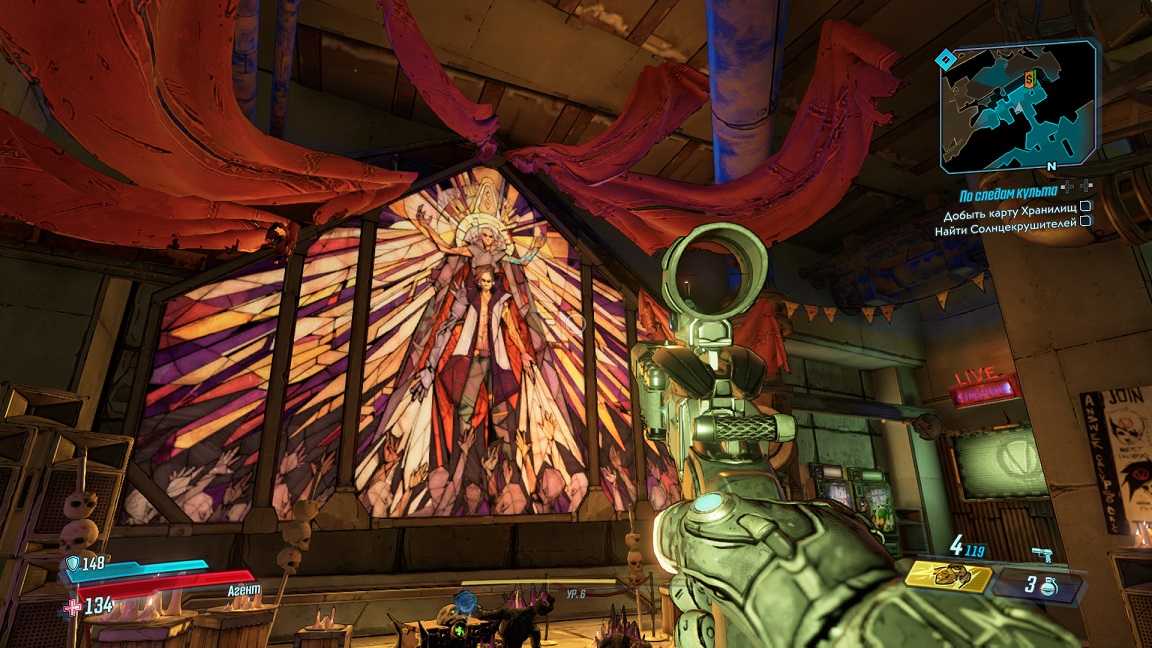Click the dollar vending machine marker on minimap
Viewport: 1152px width, 648px height.
[1028, 79]
